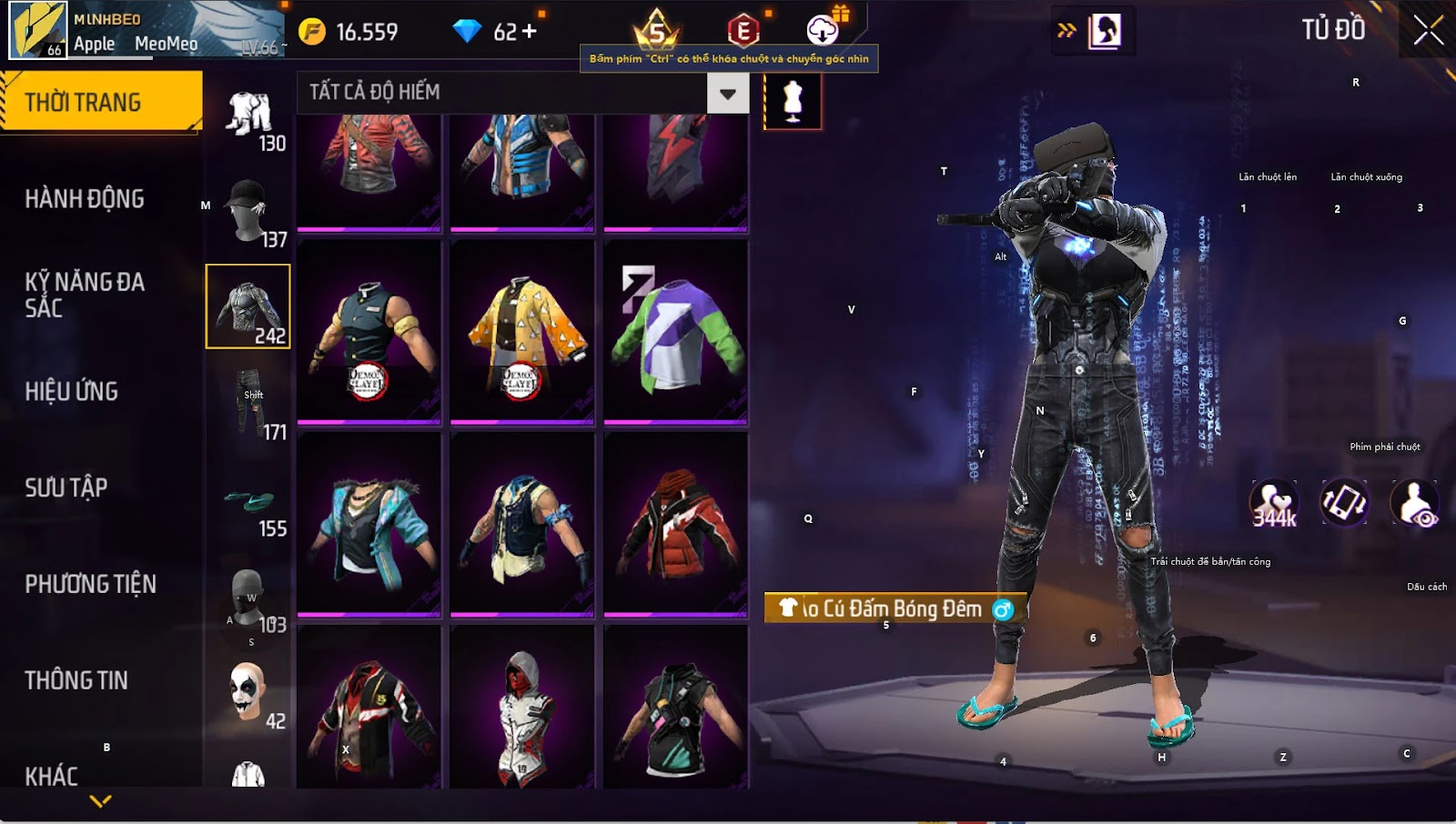Open the clown face paint category
Image resolution: width=1456 pixels, height=824 pixels.
(248, 695)
